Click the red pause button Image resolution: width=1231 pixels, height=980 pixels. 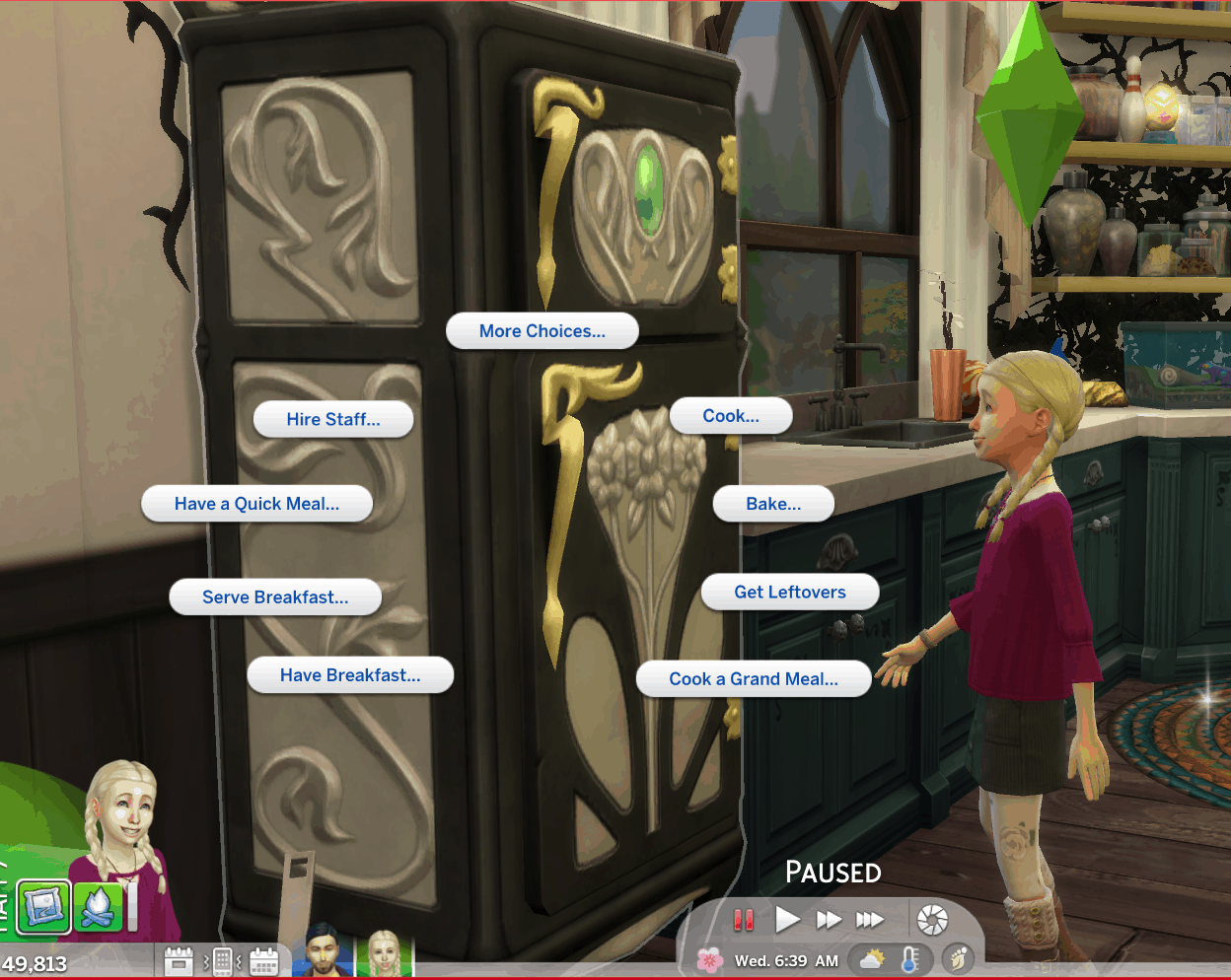pos(744,920)
